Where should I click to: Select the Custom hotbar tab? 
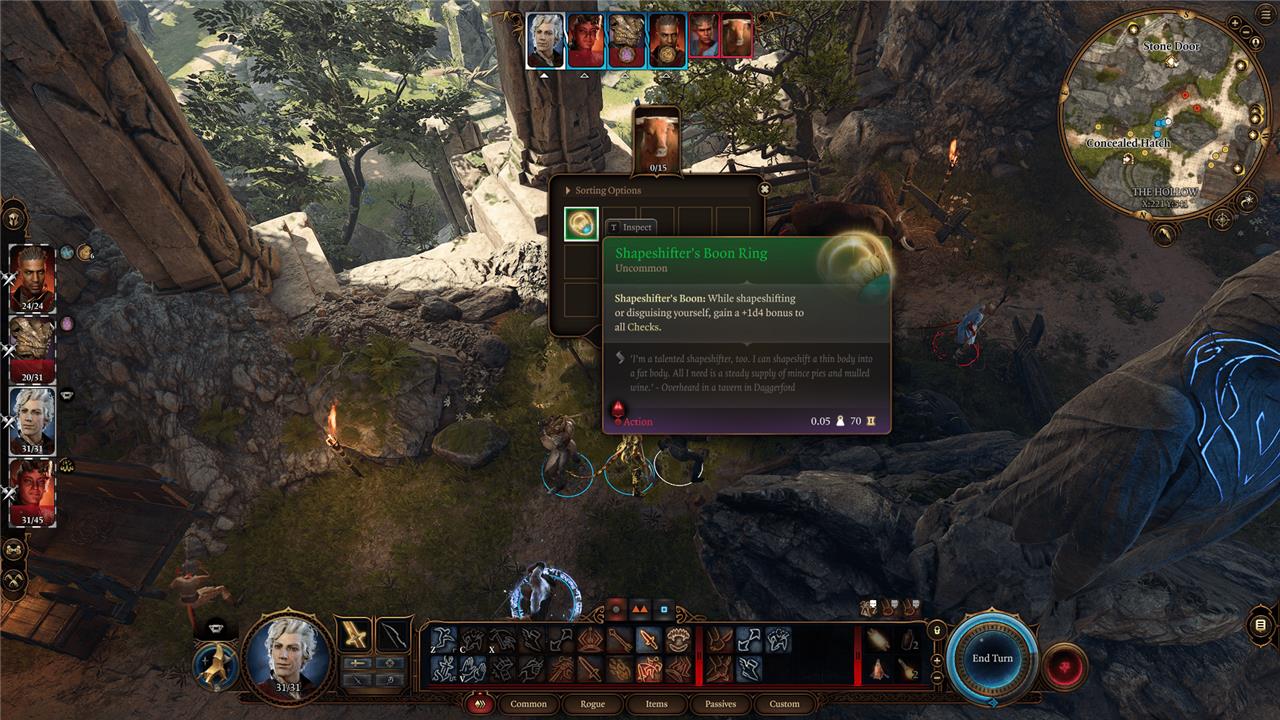click(x=784, y=704)
